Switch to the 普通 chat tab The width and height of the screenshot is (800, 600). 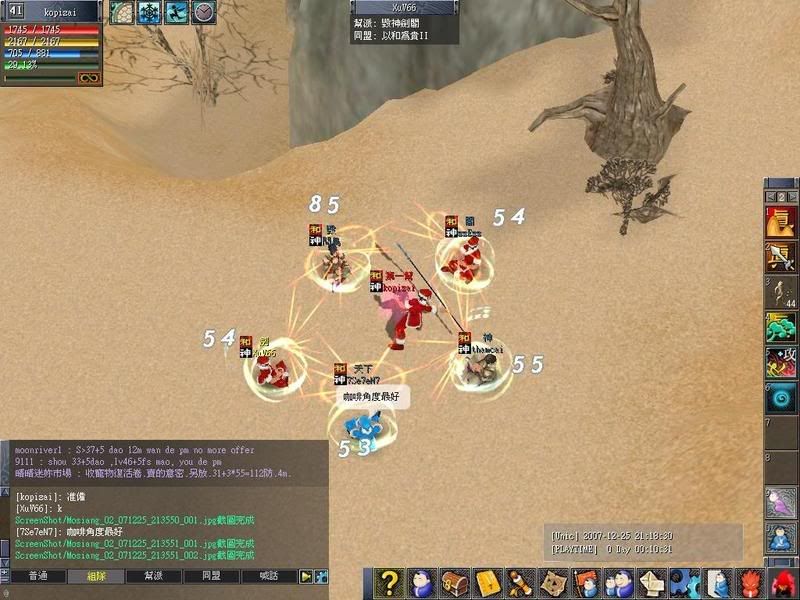click(x=38, y=577)
